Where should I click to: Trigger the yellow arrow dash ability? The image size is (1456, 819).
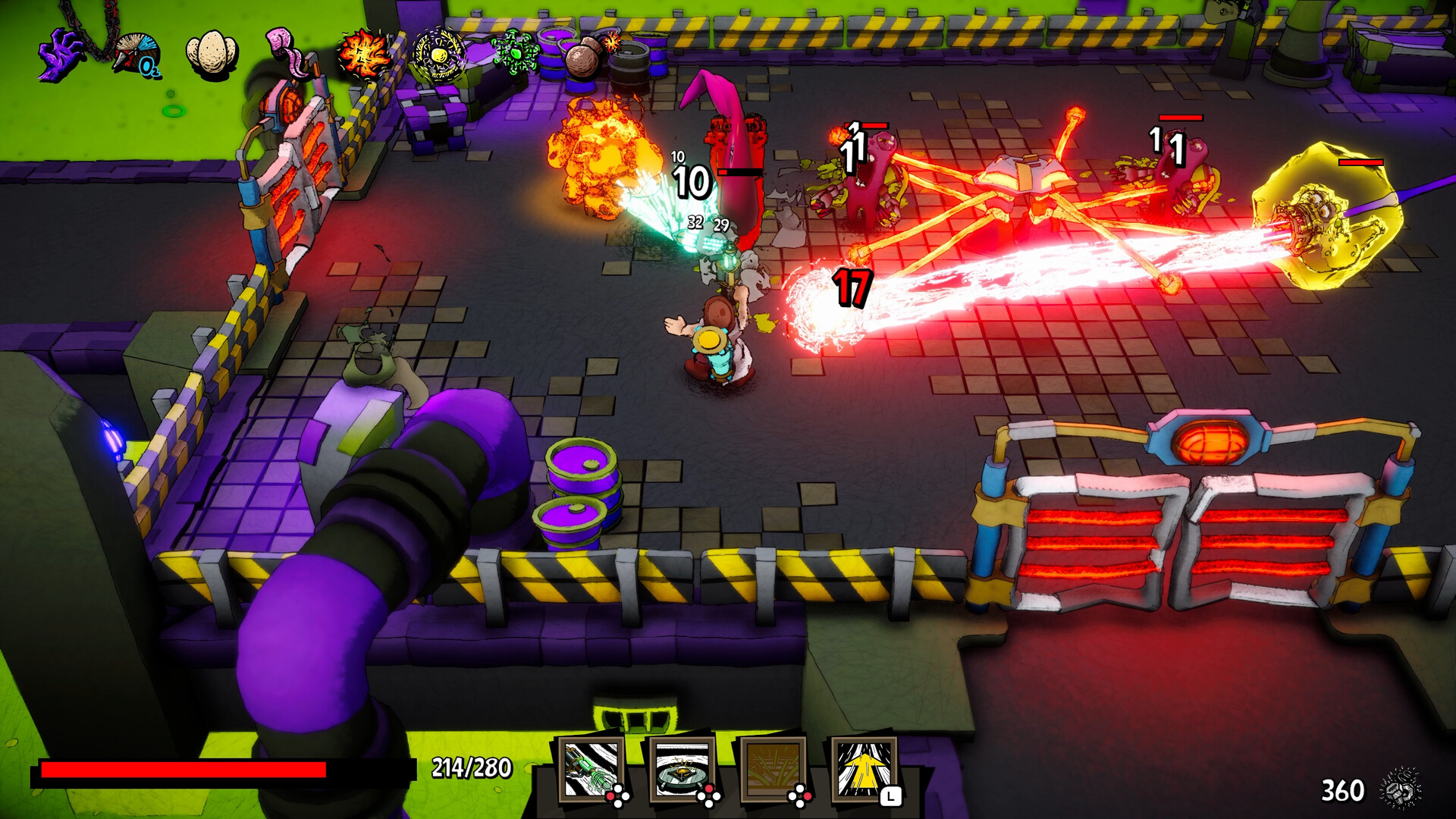click(864, 770)
